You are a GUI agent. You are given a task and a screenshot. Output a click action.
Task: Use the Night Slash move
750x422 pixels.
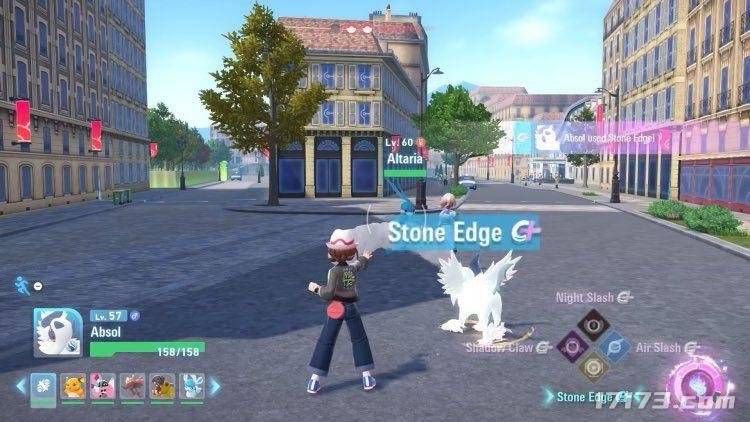tap(594, 322)
